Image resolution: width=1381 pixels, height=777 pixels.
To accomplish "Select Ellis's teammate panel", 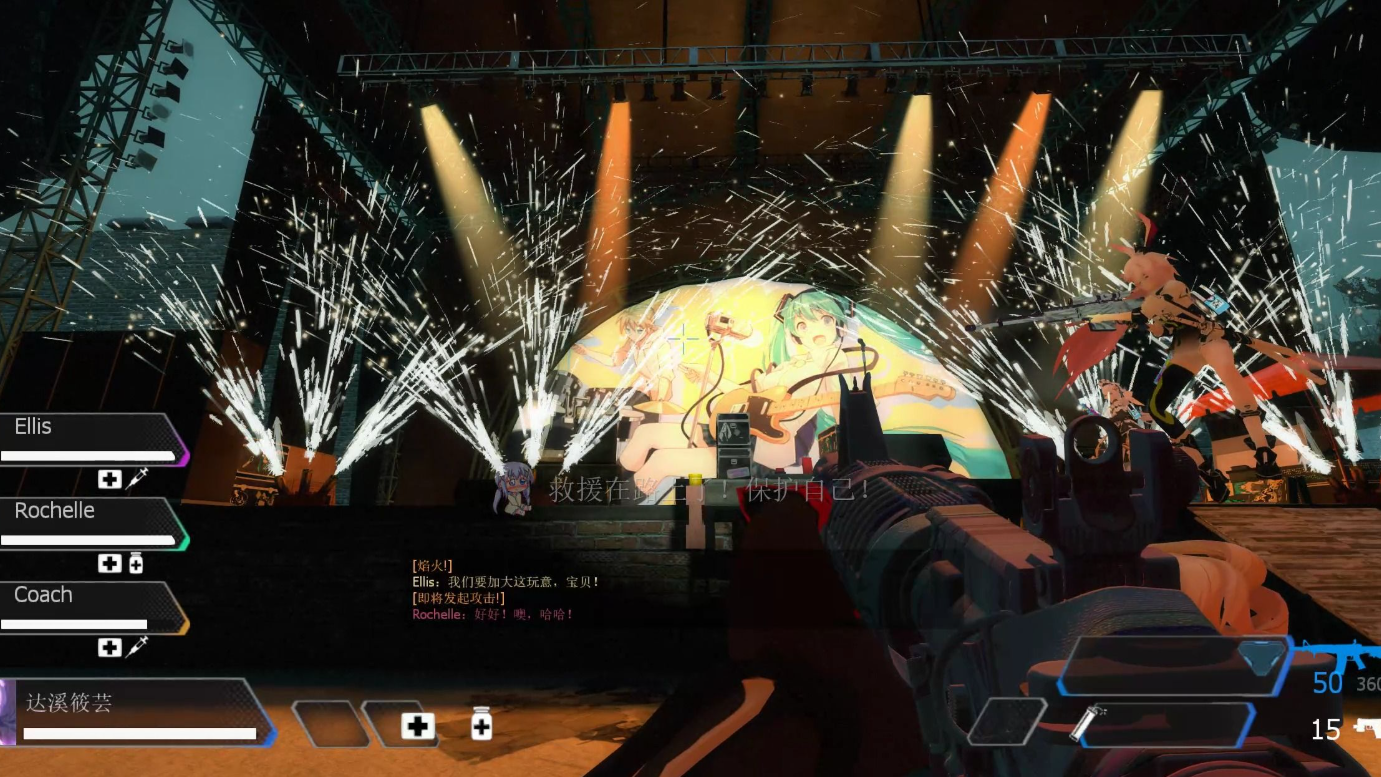I will pos(92,439).
